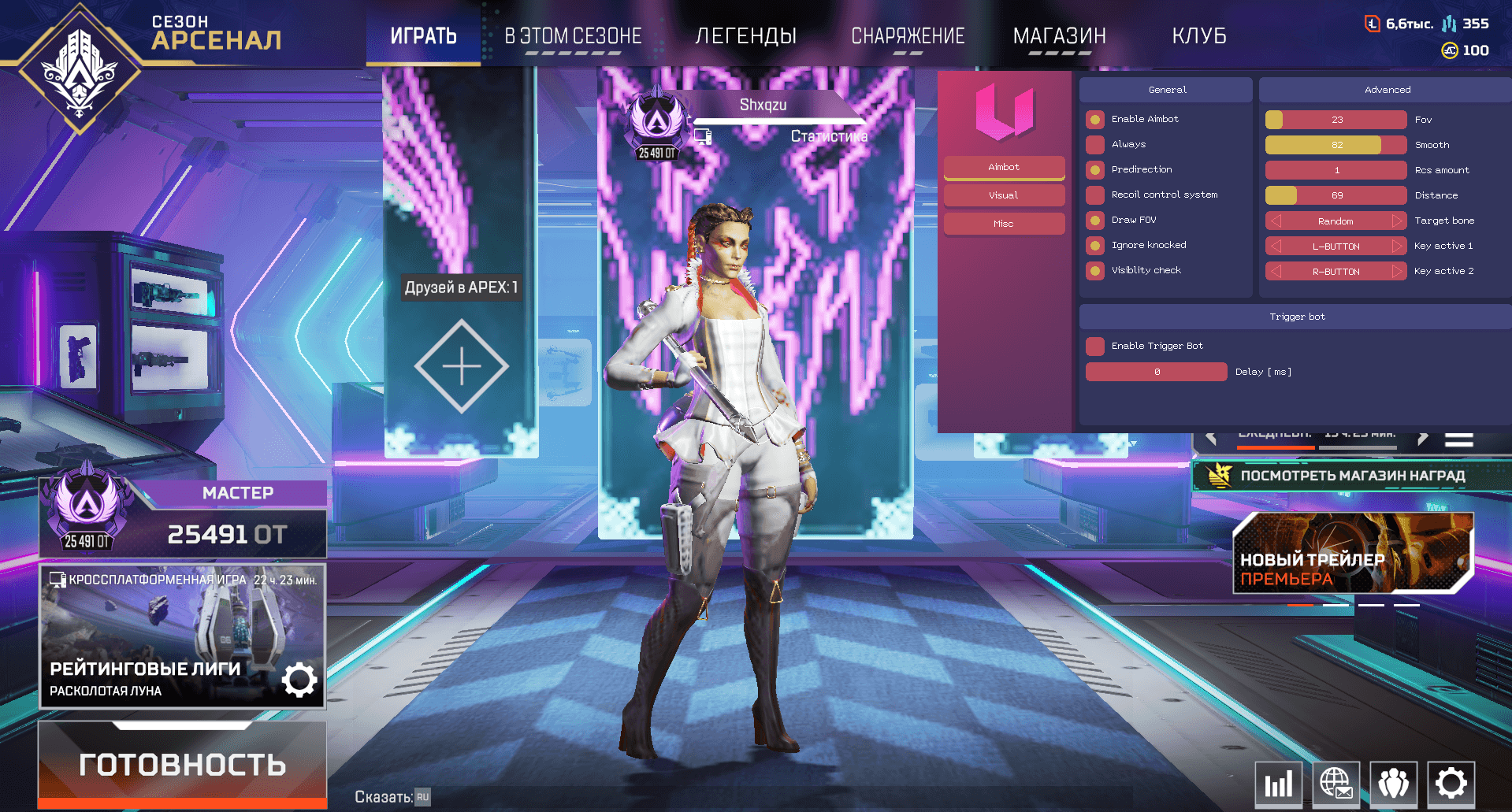Click the ГОТОВНОСТЬ ready button

[182, 764]
